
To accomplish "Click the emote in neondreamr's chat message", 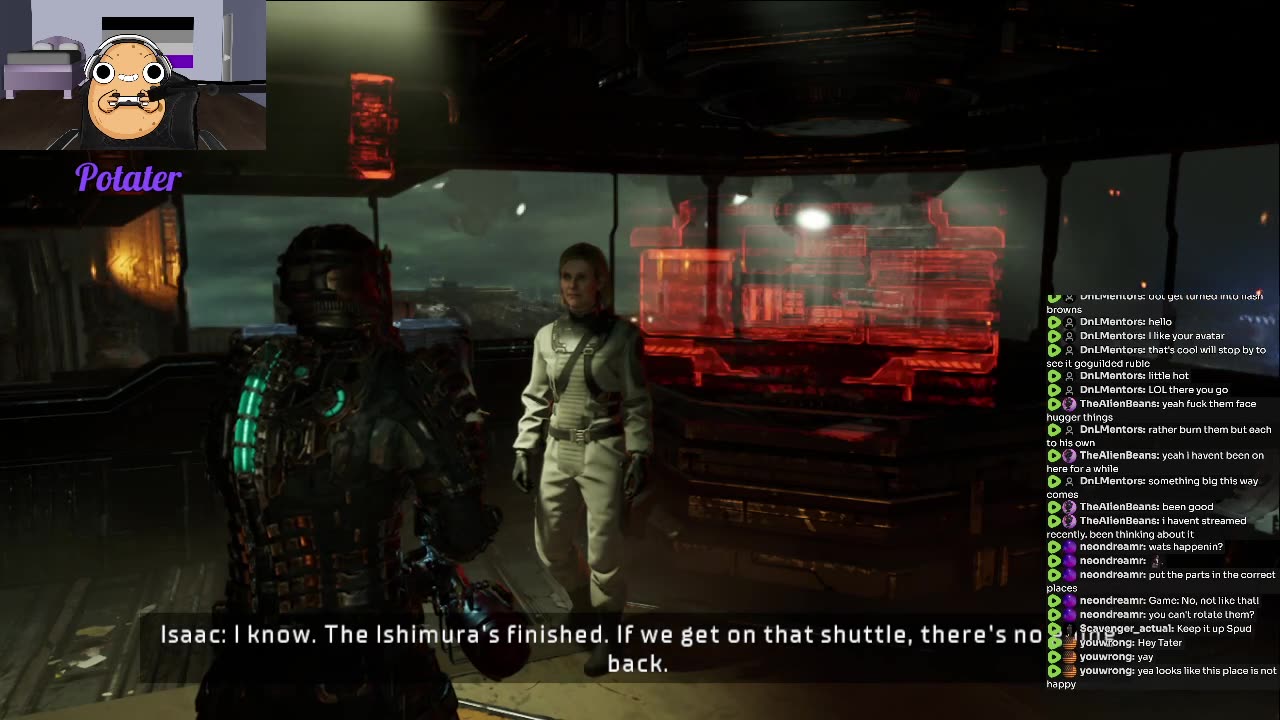I will (1157, 561).
